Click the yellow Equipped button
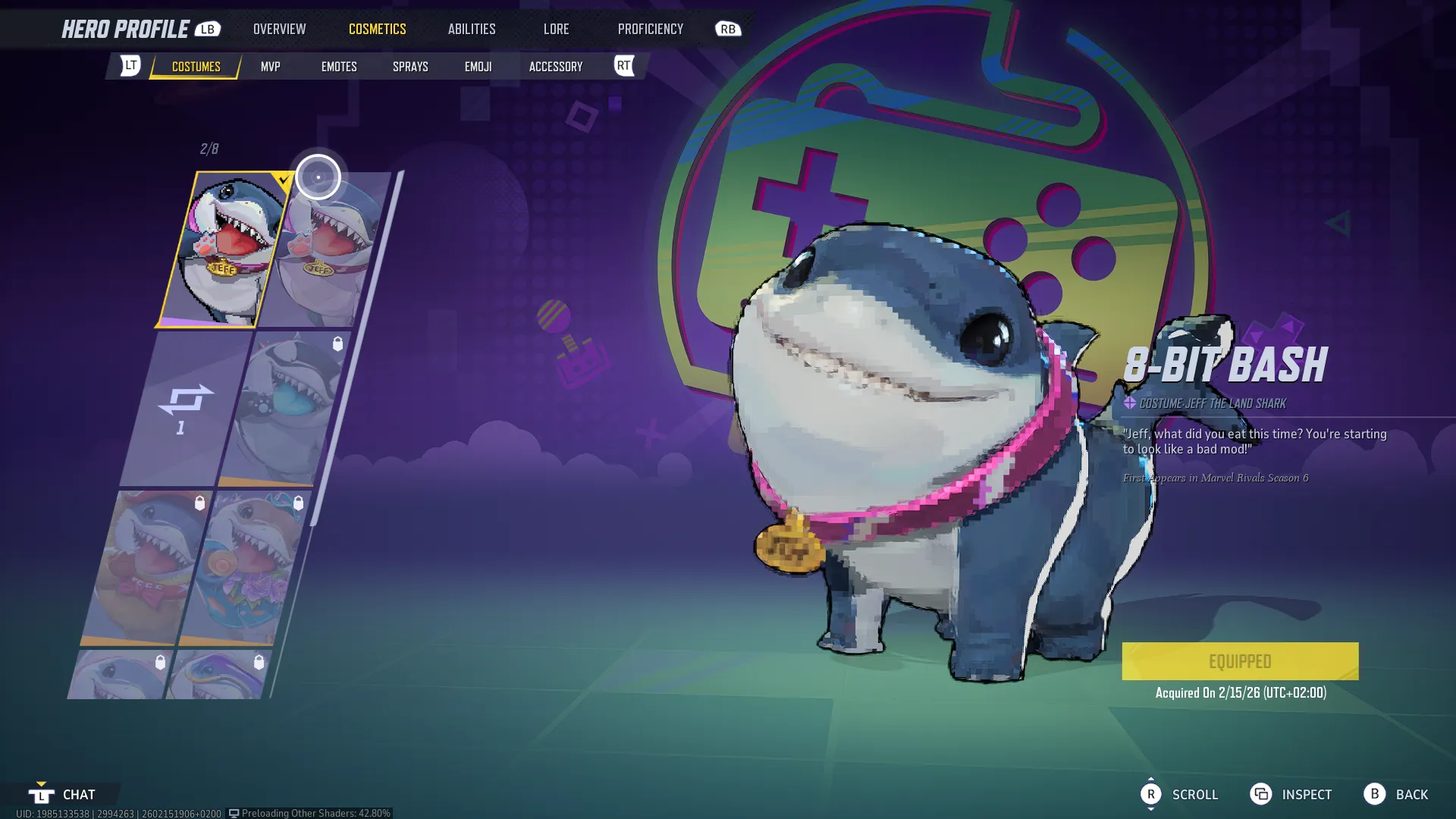The height and width of the screenshot is (819, 1456). (1240, 661)
